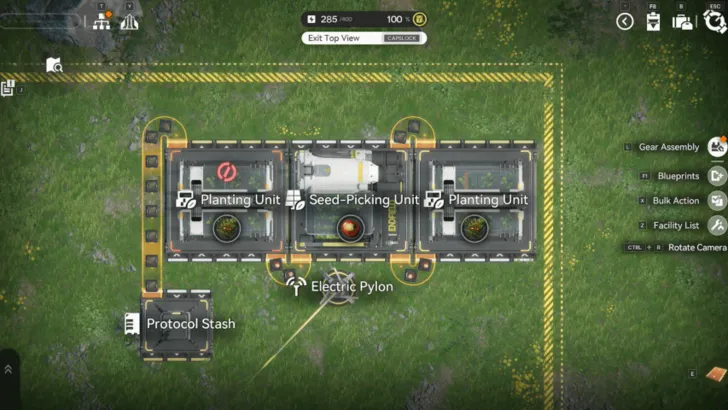Activate the Bulk Action tool
This screenshot has width=728, height=410.
coord(717,200)
